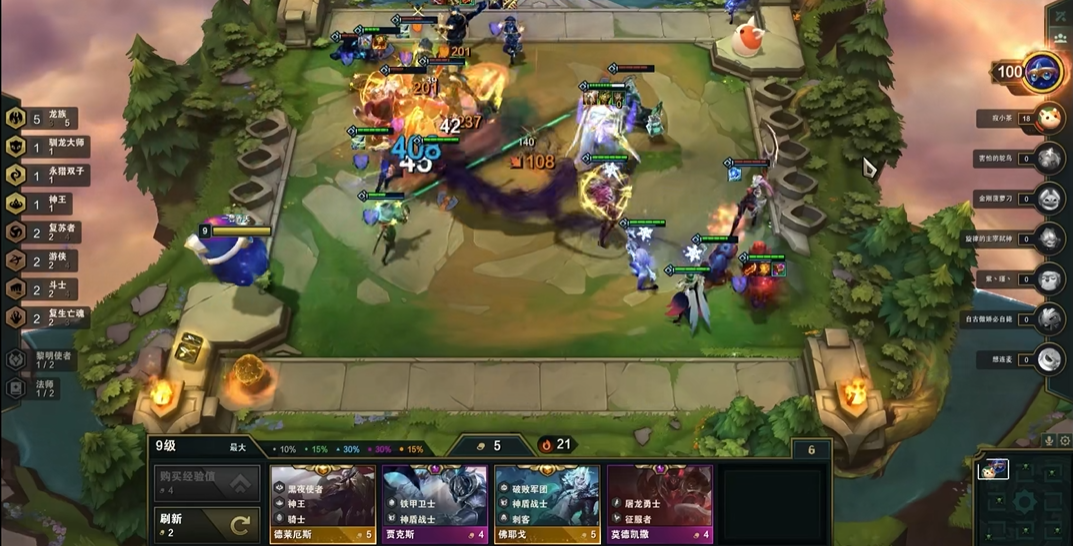The height and width of the screenshot is (546, 1073).
Task: Click the 购买经验值 buy XP button
Action: (x=206, y=484)
